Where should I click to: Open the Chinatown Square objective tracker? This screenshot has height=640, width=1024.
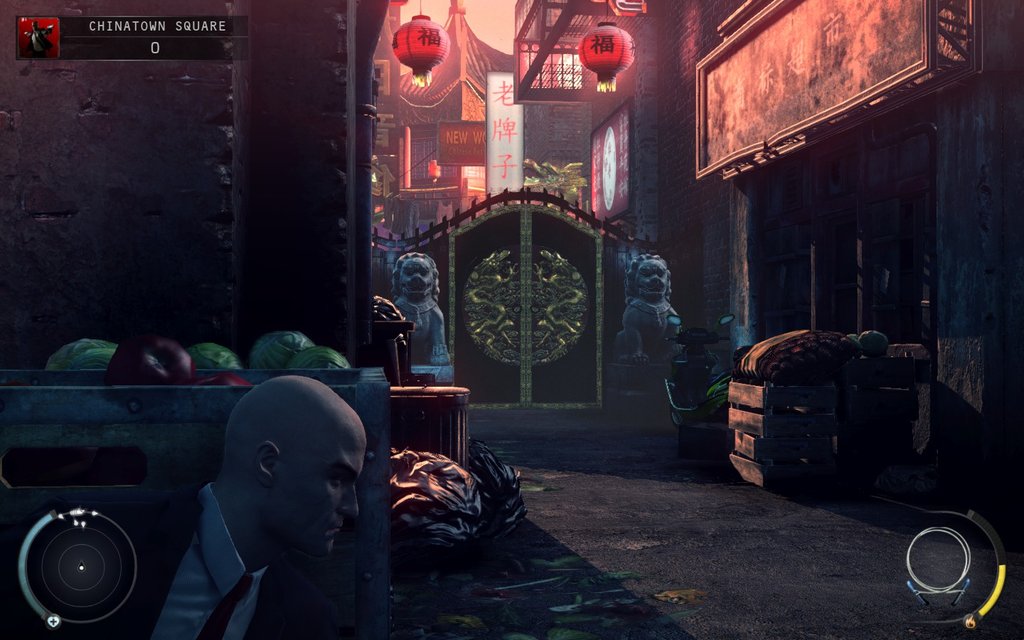155,27
